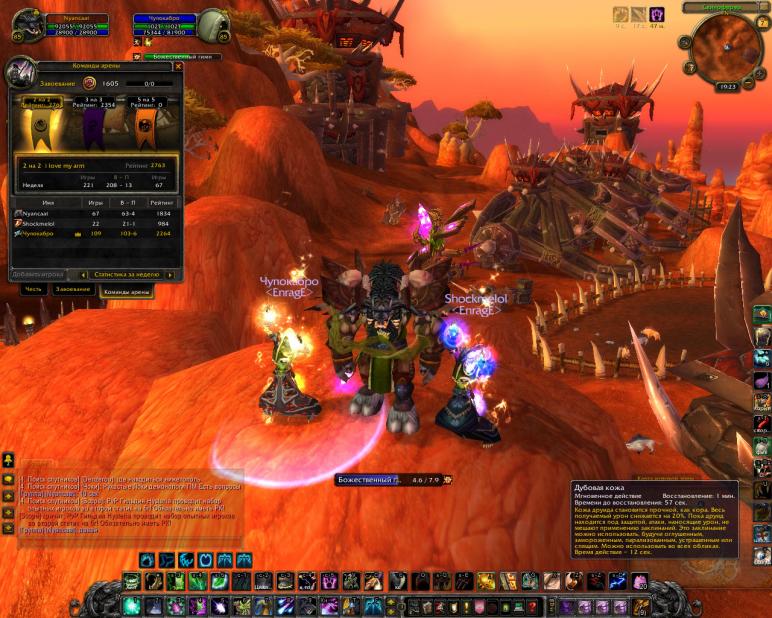Screen dimensions: 772x618
Task: Click the minimap
Action: [x=725, y=46]
